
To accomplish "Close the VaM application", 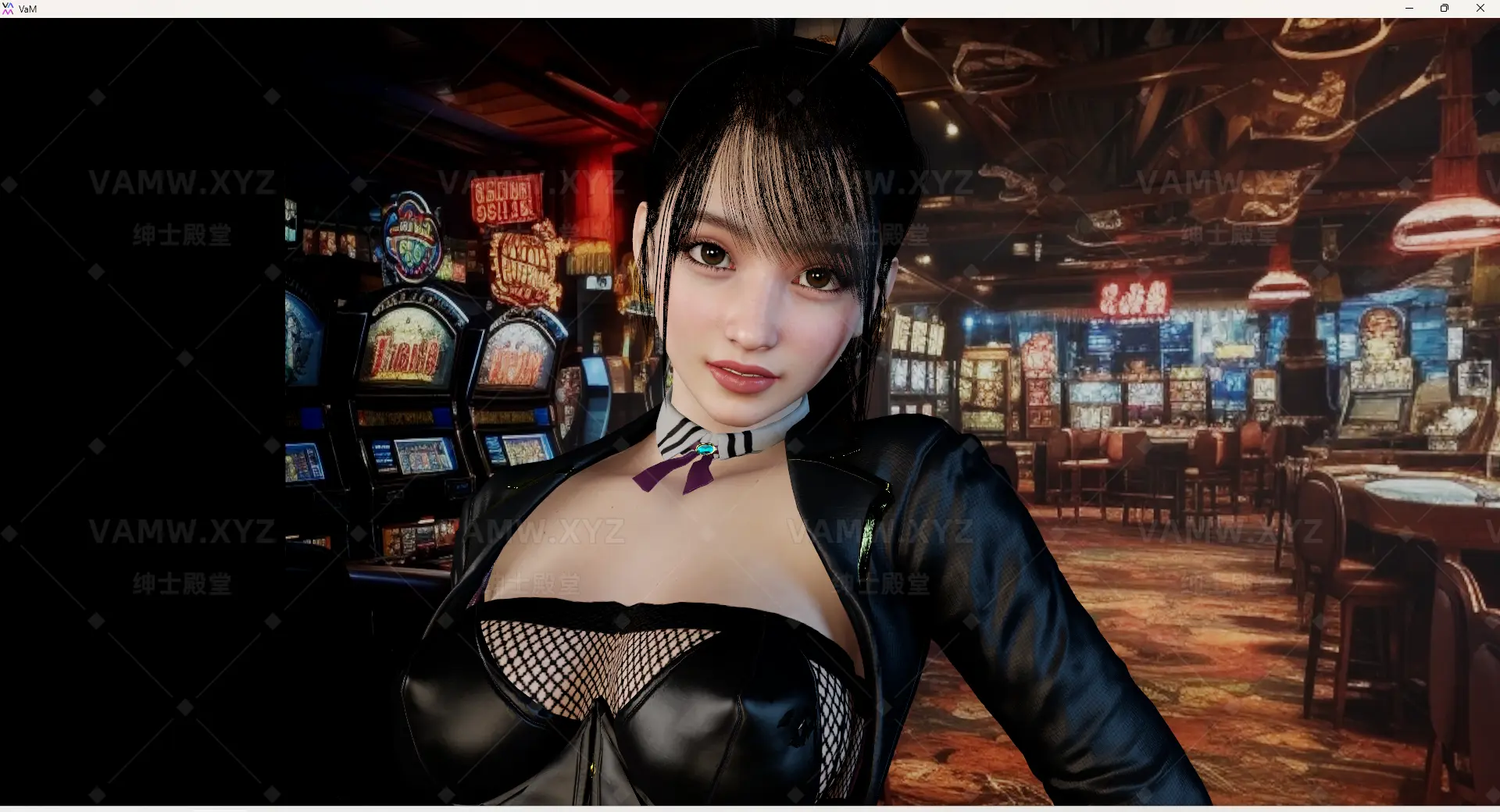I will click(1480, 9).
